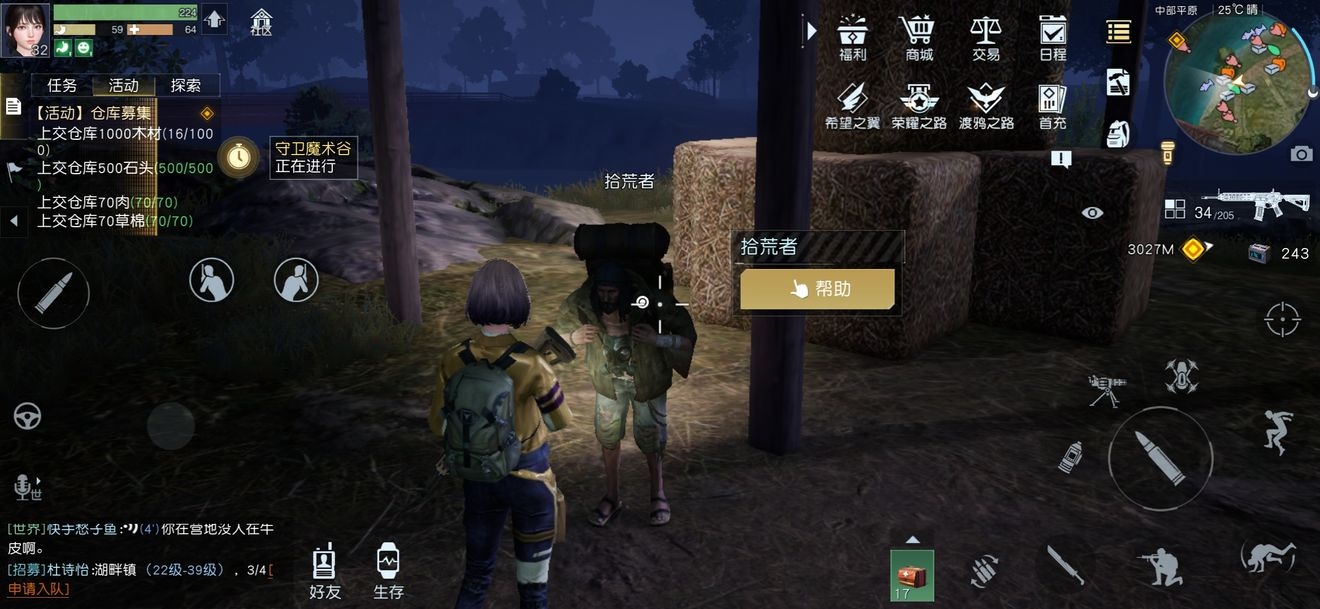Click the 申请入队 link in chat
This screenshot has height=609, width=1320.
[x=39, y=589]
